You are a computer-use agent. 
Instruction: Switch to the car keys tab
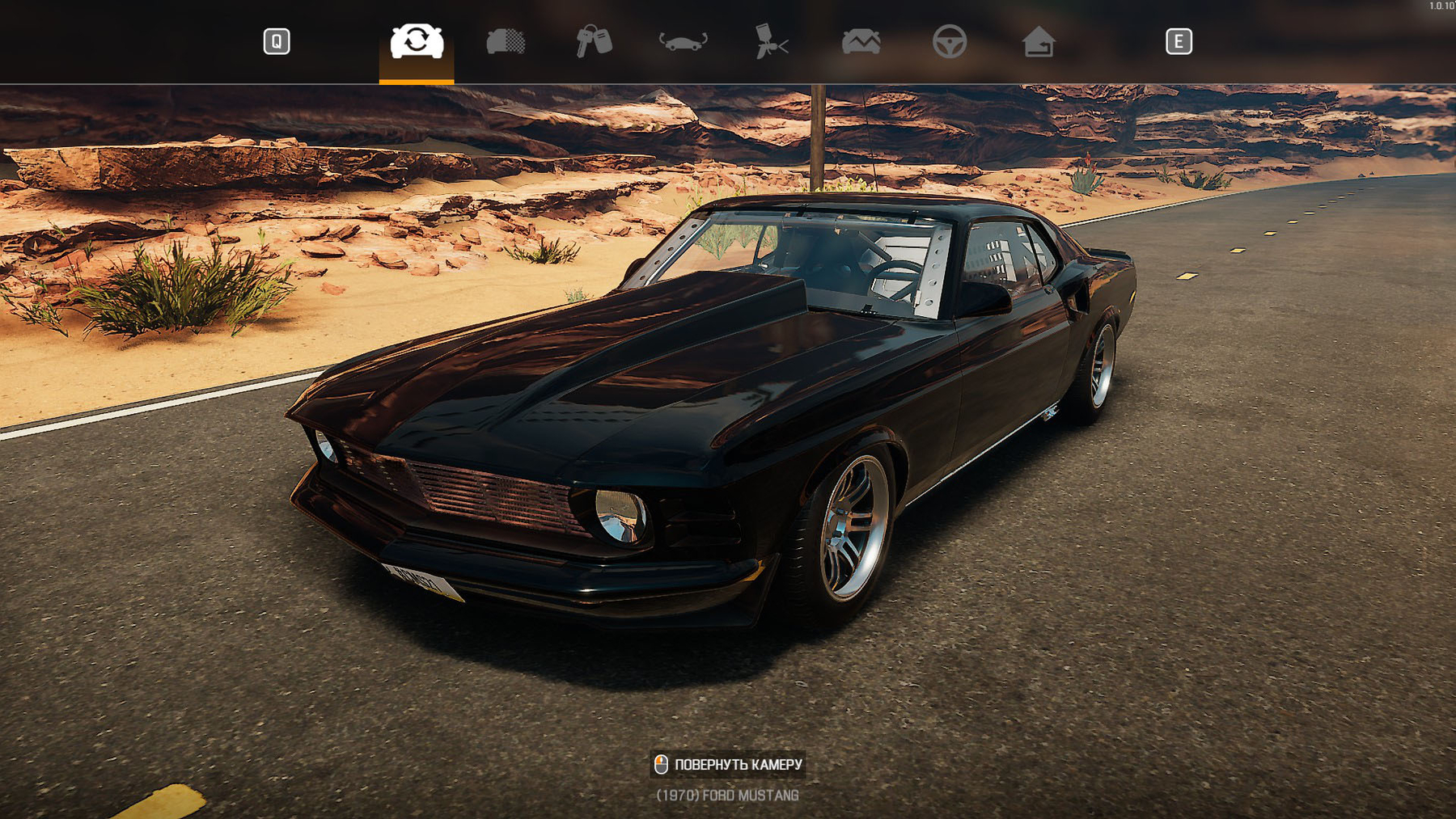click(594, 41)
